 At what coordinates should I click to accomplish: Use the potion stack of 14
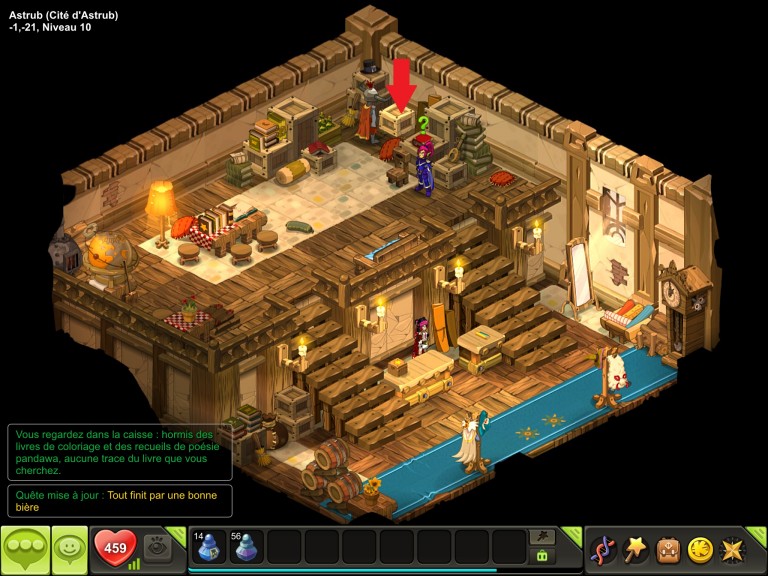coord(208,547)
